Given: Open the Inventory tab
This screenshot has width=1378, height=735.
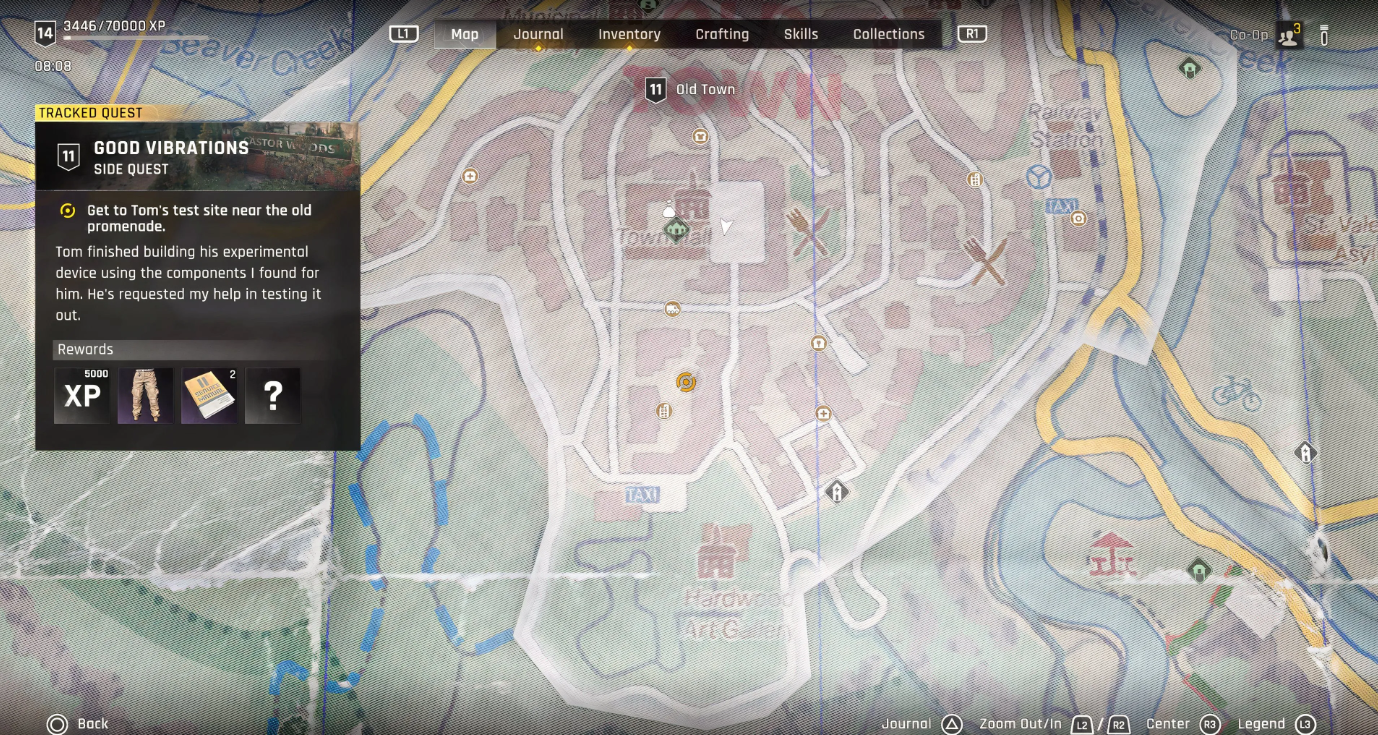Looking at the screenshot, I should pyautogui.click(x=629, y=34).
